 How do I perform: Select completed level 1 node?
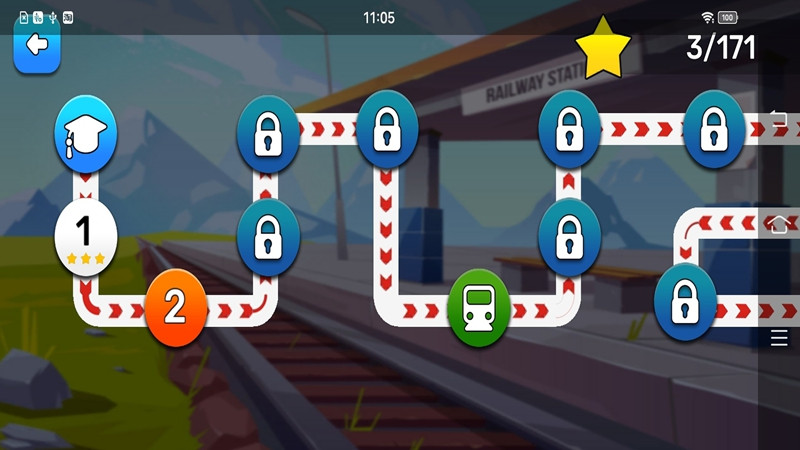[85, 235]
